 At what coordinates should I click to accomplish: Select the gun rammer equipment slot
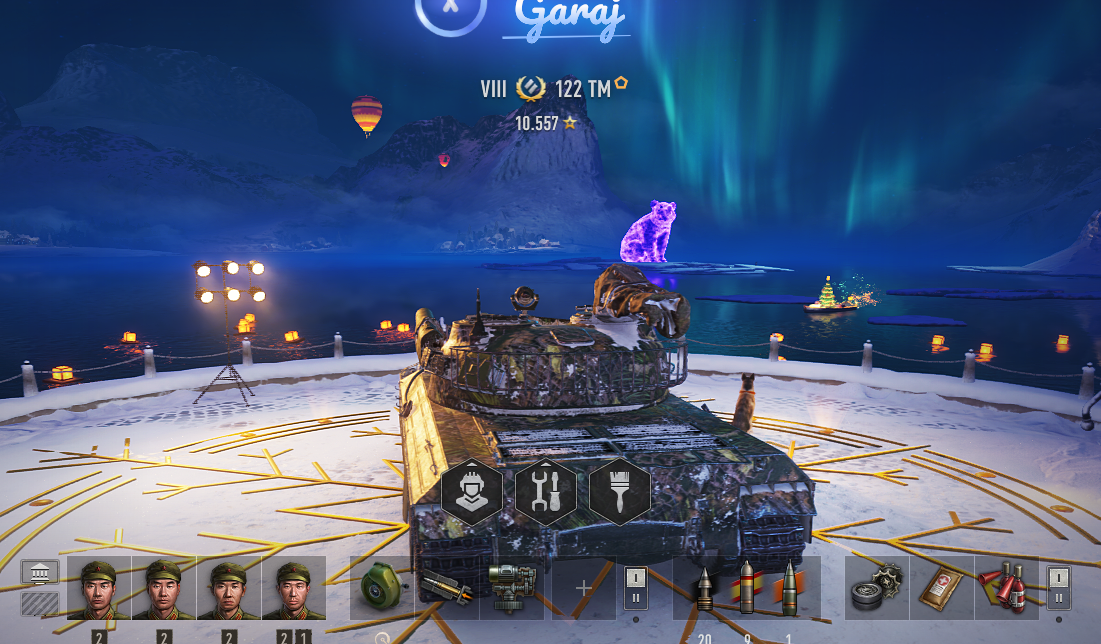click(446, 588)
